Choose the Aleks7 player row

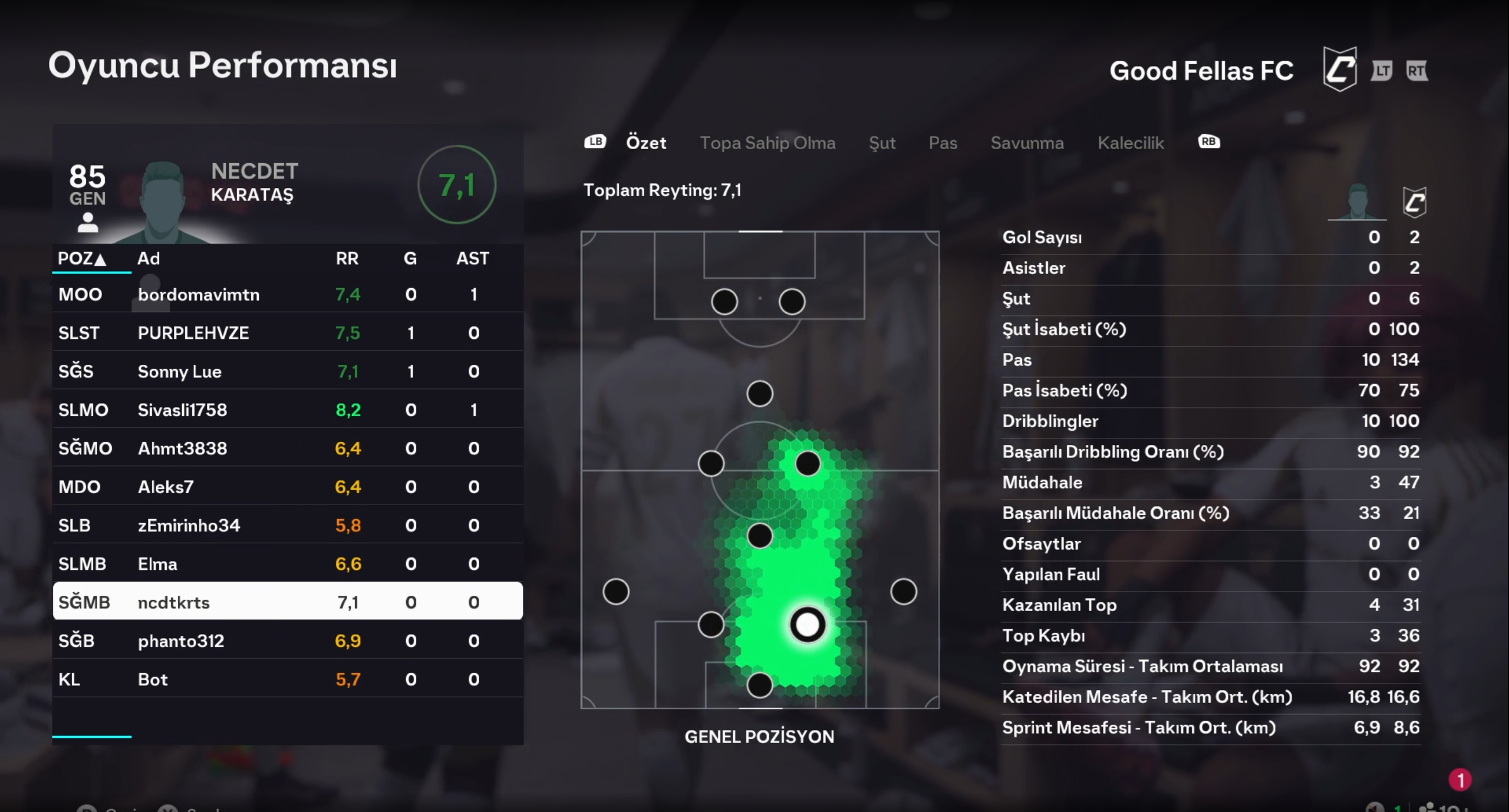tap(288, 487)
